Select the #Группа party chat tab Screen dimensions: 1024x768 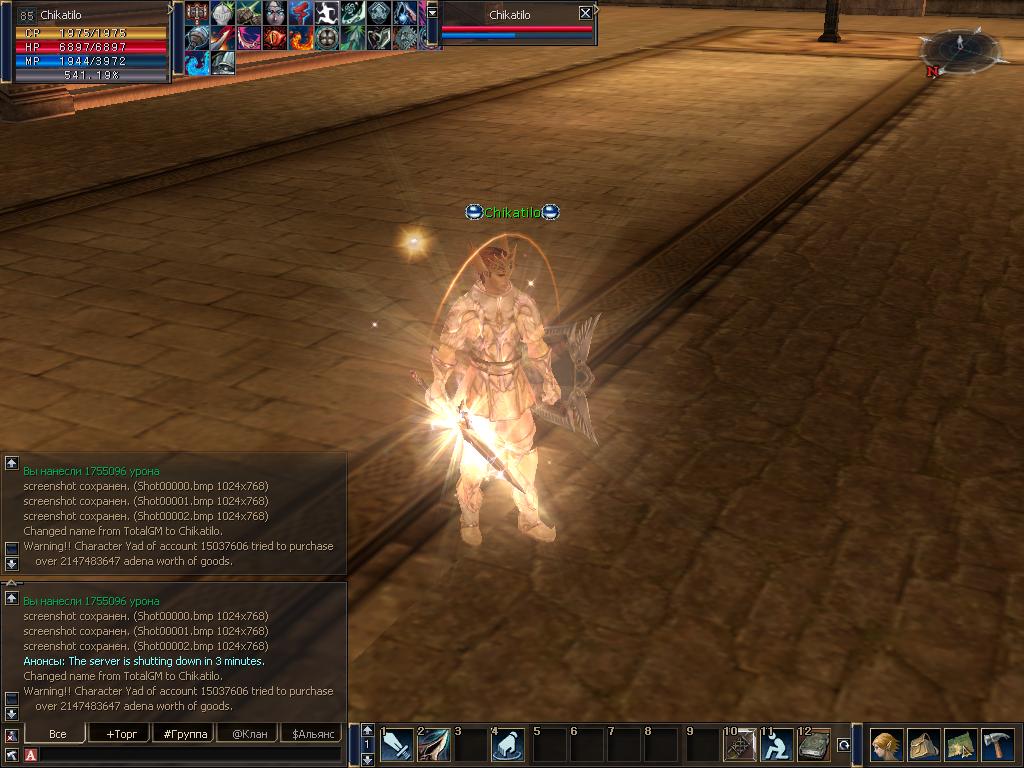click(x=185, y=734)
